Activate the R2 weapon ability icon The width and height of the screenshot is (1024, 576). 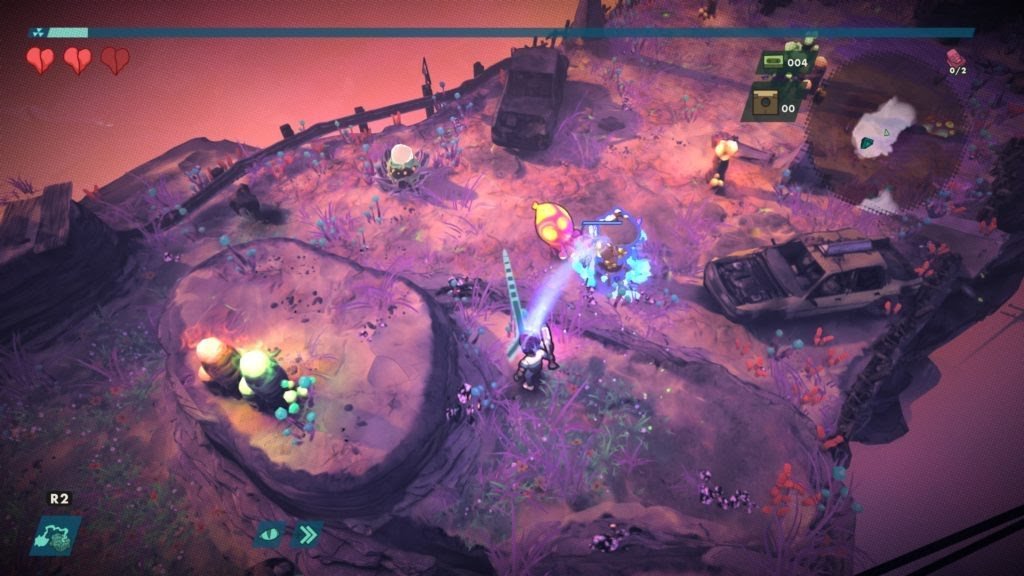click(55, 534)
